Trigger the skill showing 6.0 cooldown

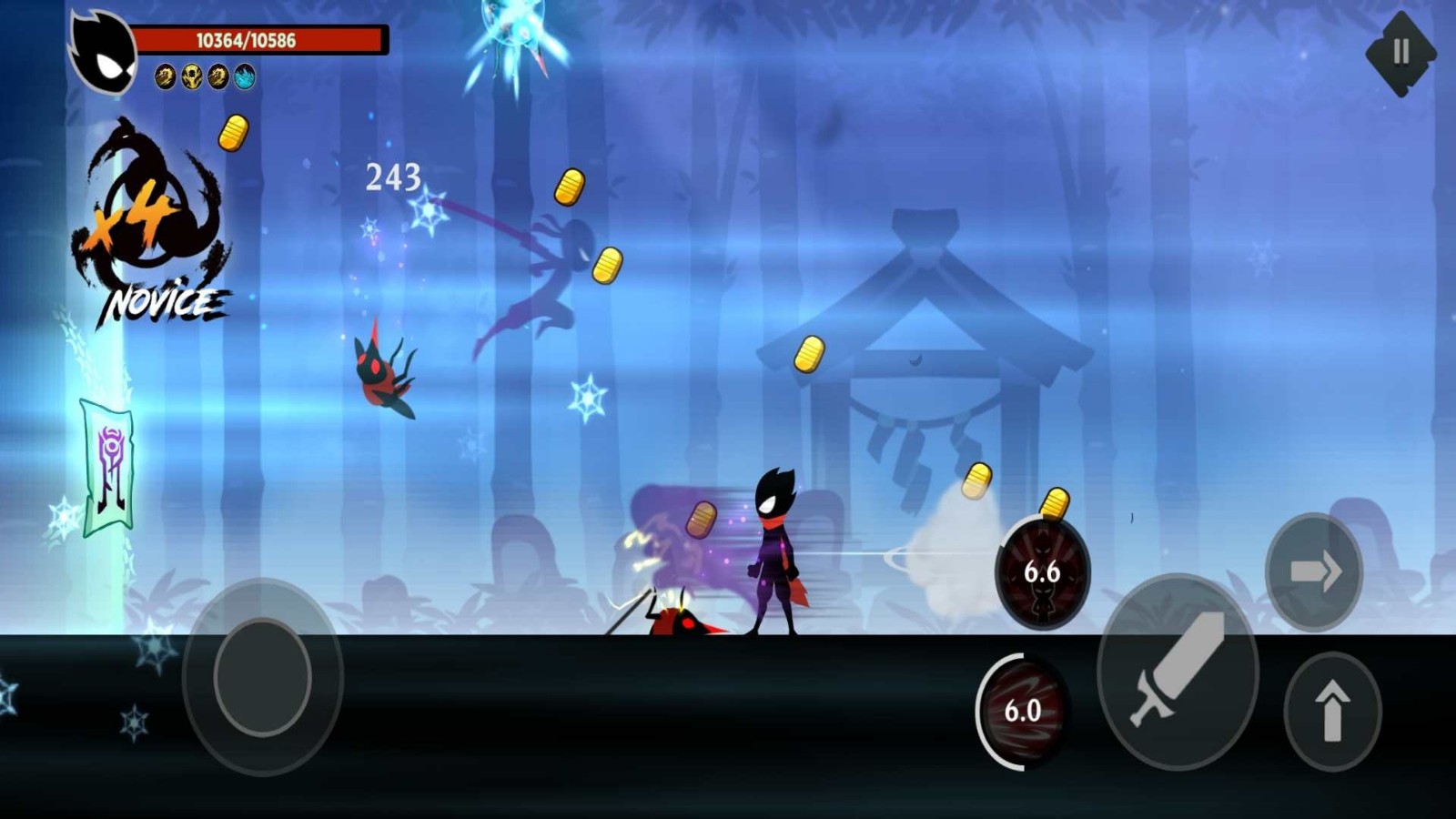pyautogui.click(x=1022, y=710)
